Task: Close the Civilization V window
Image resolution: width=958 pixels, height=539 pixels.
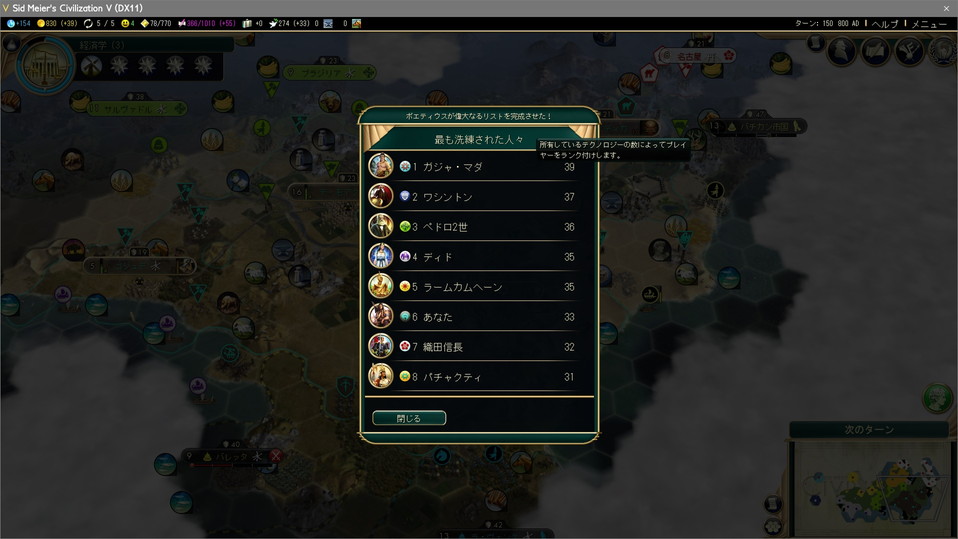Action: tap(946, 8)
